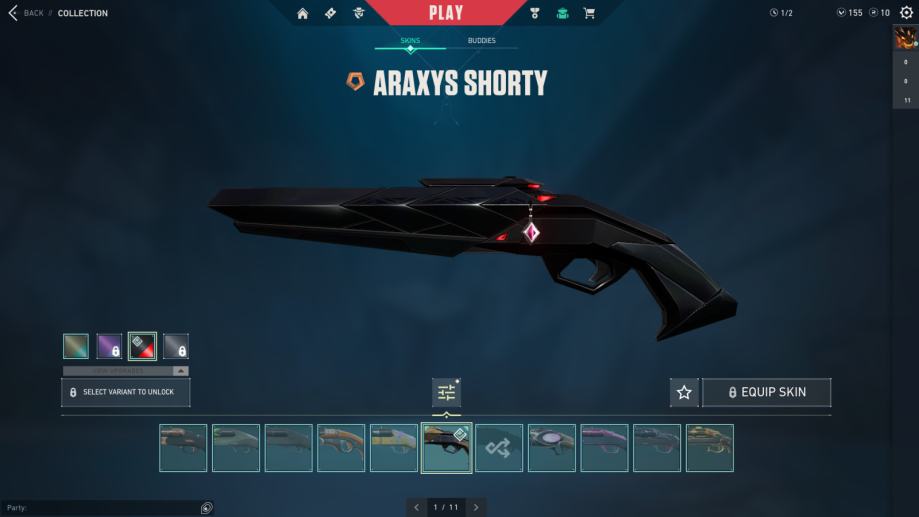Open the settings gear
The width and height of the screenshot is (919, 517).
906,13
